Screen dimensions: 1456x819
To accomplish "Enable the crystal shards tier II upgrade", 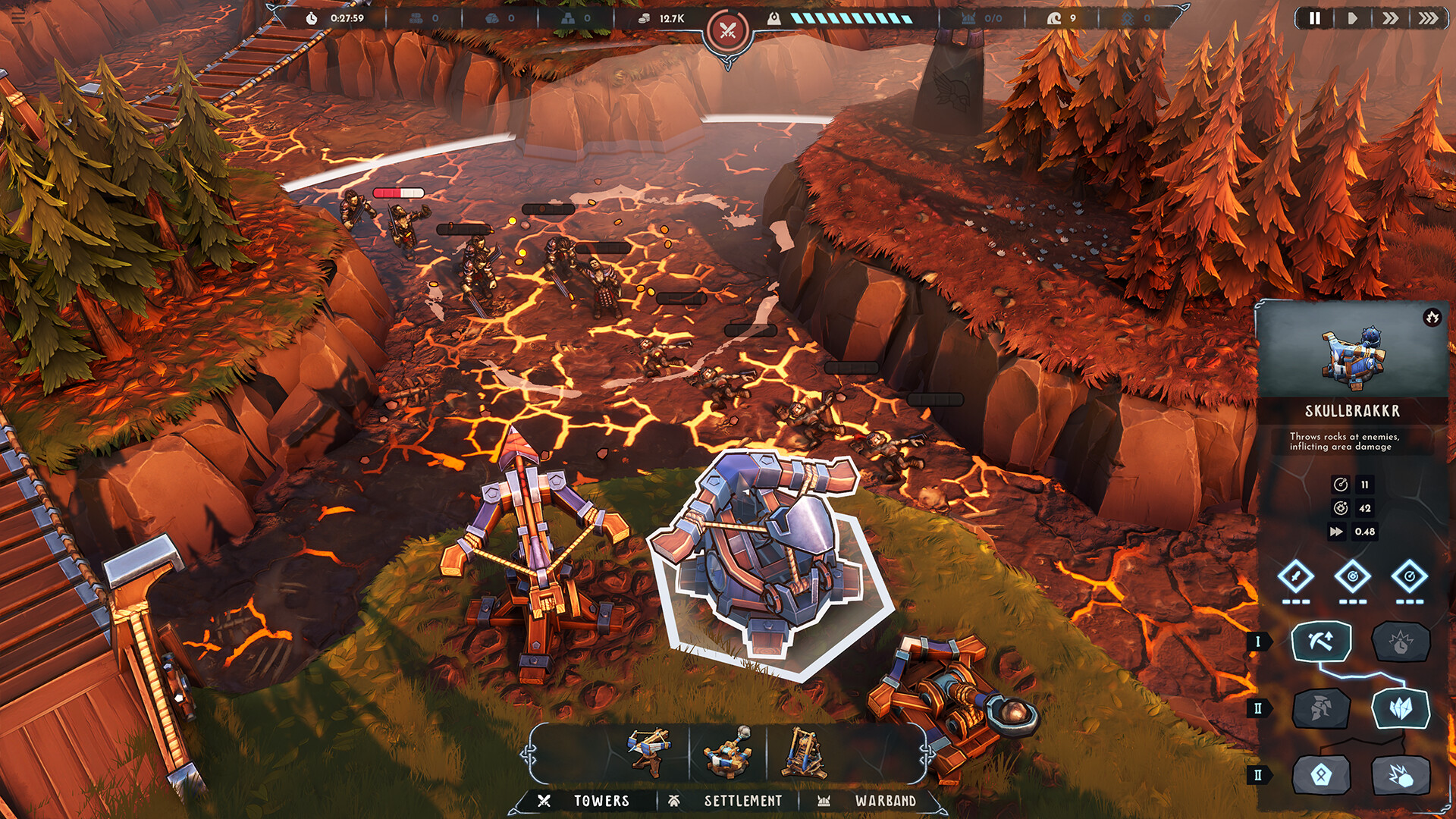I will pos(1400,710).
